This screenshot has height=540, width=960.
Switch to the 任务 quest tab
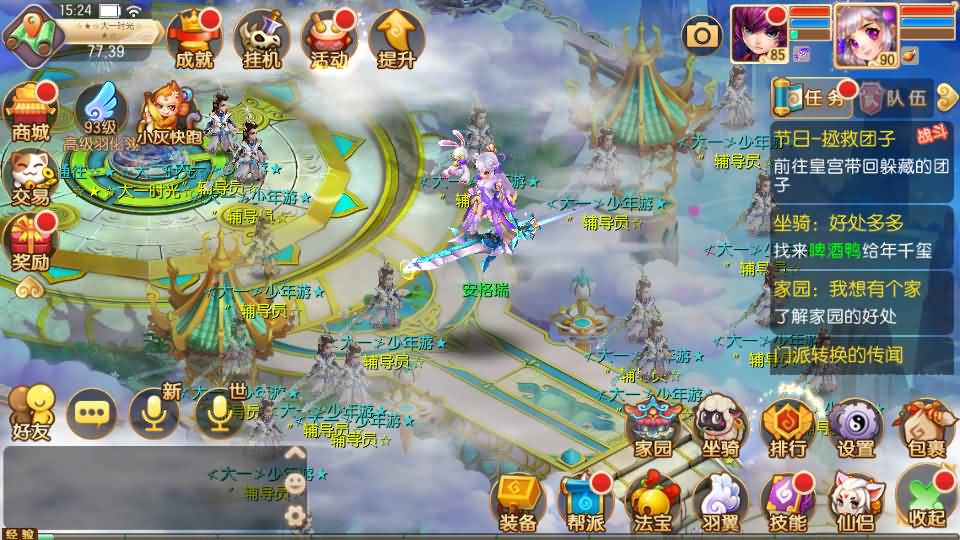(x=814, y=98)
